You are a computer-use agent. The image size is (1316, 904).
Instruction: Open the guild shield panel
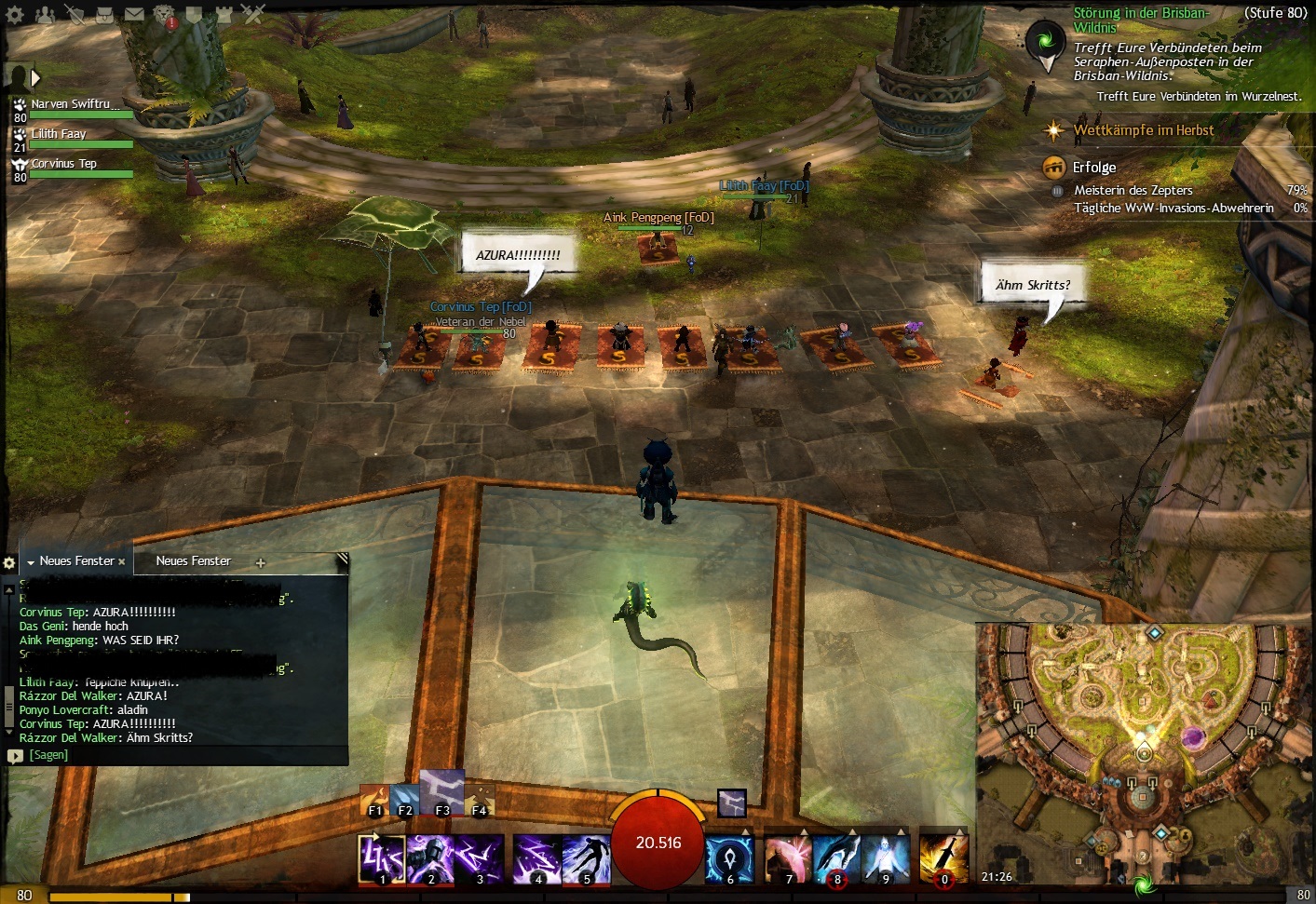pyautogui.click(x=194, y=14)
